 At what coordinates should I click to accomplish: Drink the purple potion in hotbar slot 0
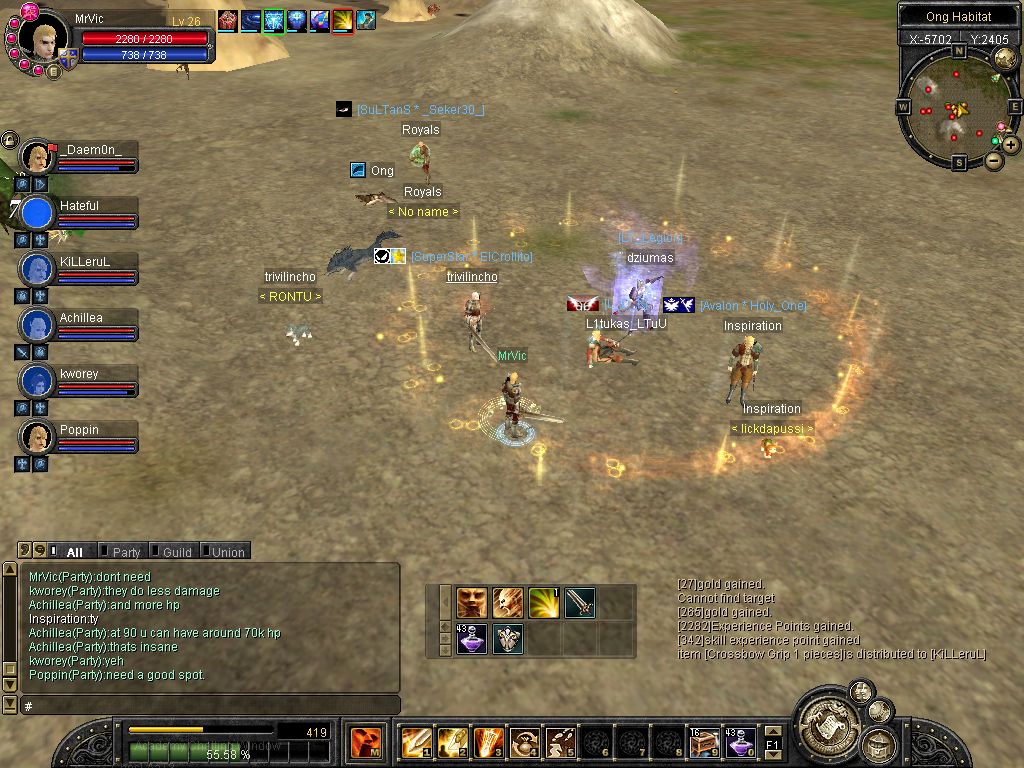(x=740, y=742)
